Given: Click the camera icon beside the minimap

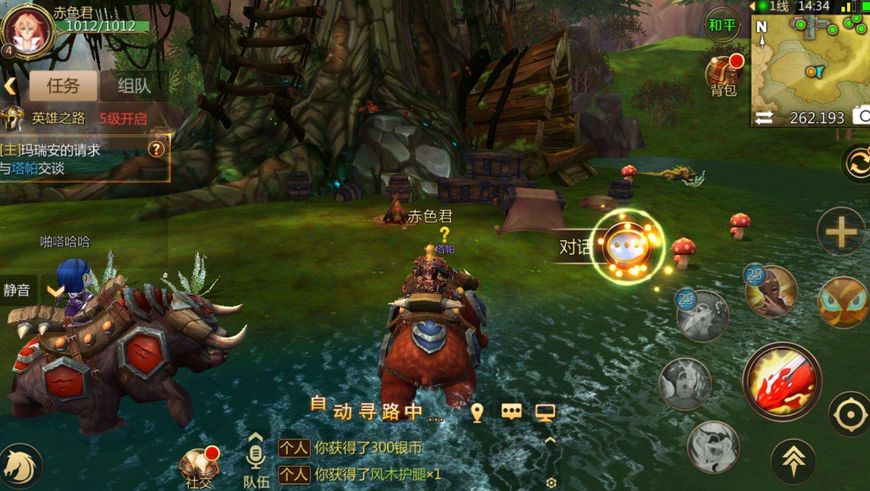Looking at the screenshot, I should tap(861, 117).
